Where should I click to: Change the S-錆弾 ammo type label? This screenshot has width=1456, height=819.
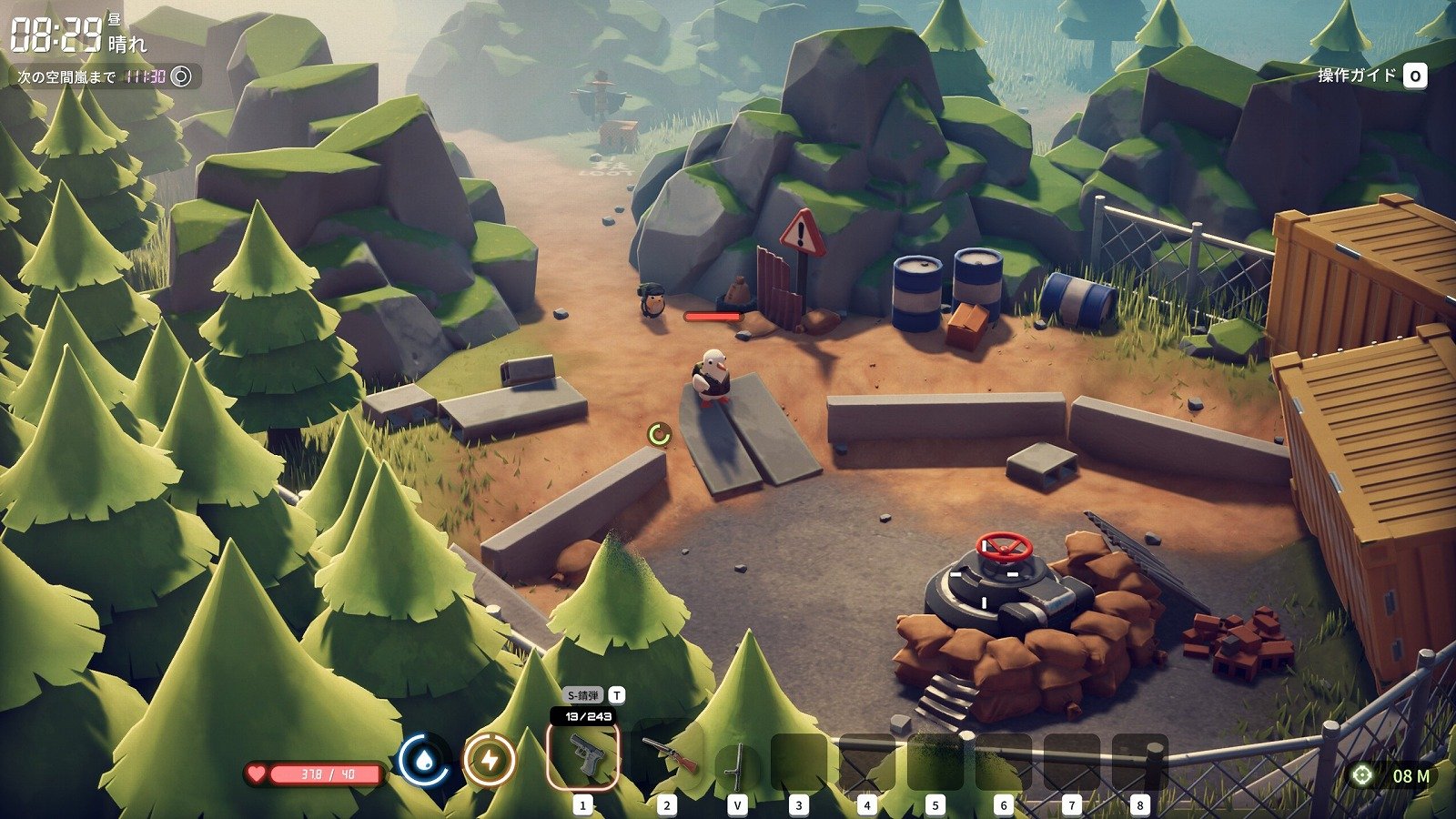tap(582, 695)
